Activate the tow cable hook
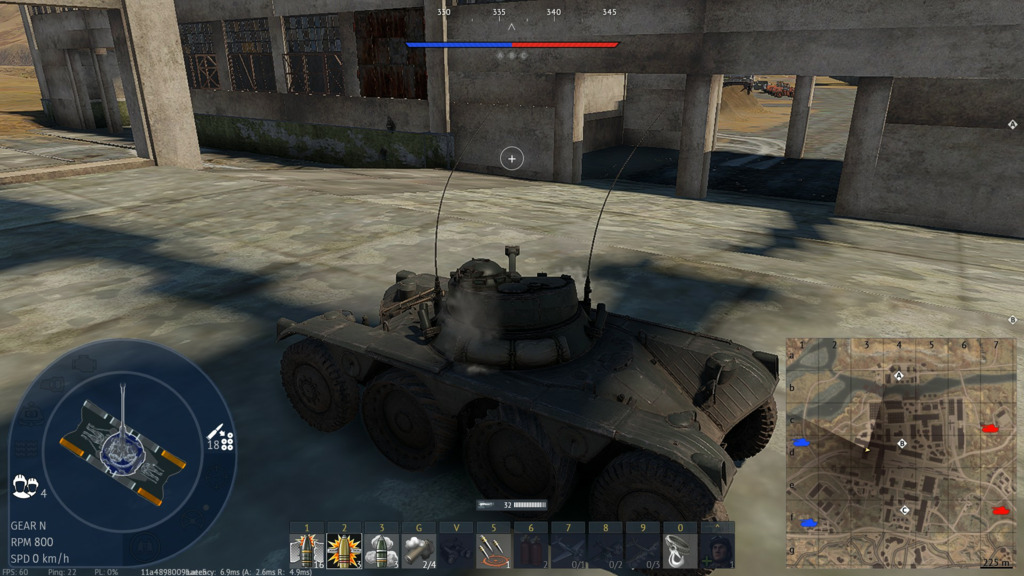Screen dimensions: 1024x576 [x=680, y=550]
